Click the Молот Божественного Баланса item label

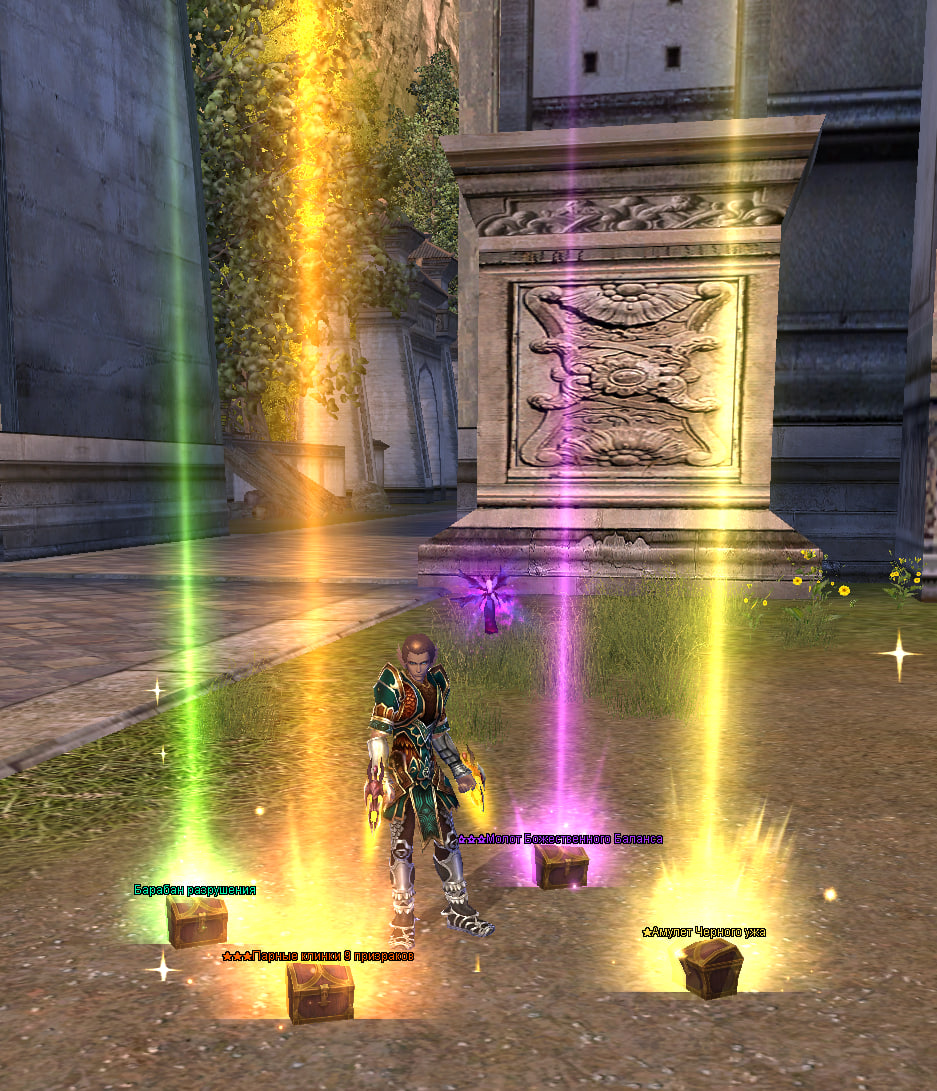pos(560,839)
